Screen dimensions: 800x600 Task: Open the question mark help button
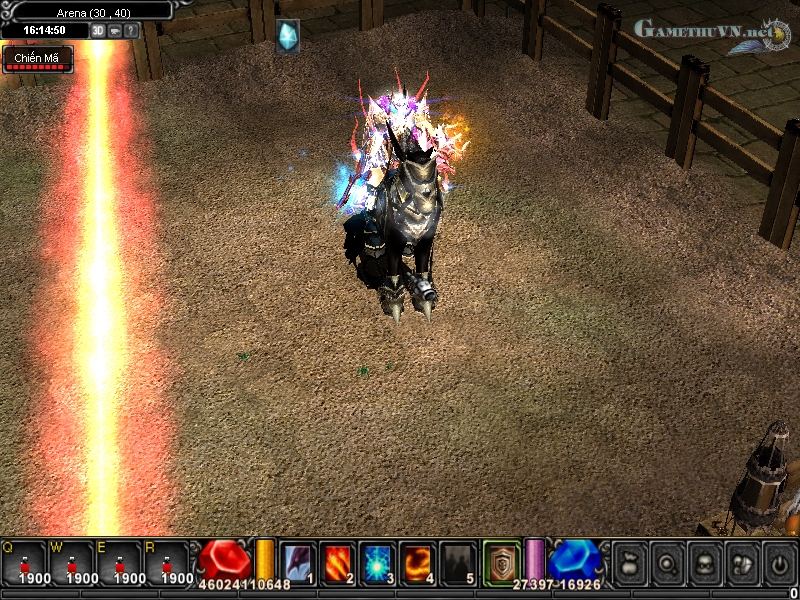pyautogui.click(x=131, y=31)
